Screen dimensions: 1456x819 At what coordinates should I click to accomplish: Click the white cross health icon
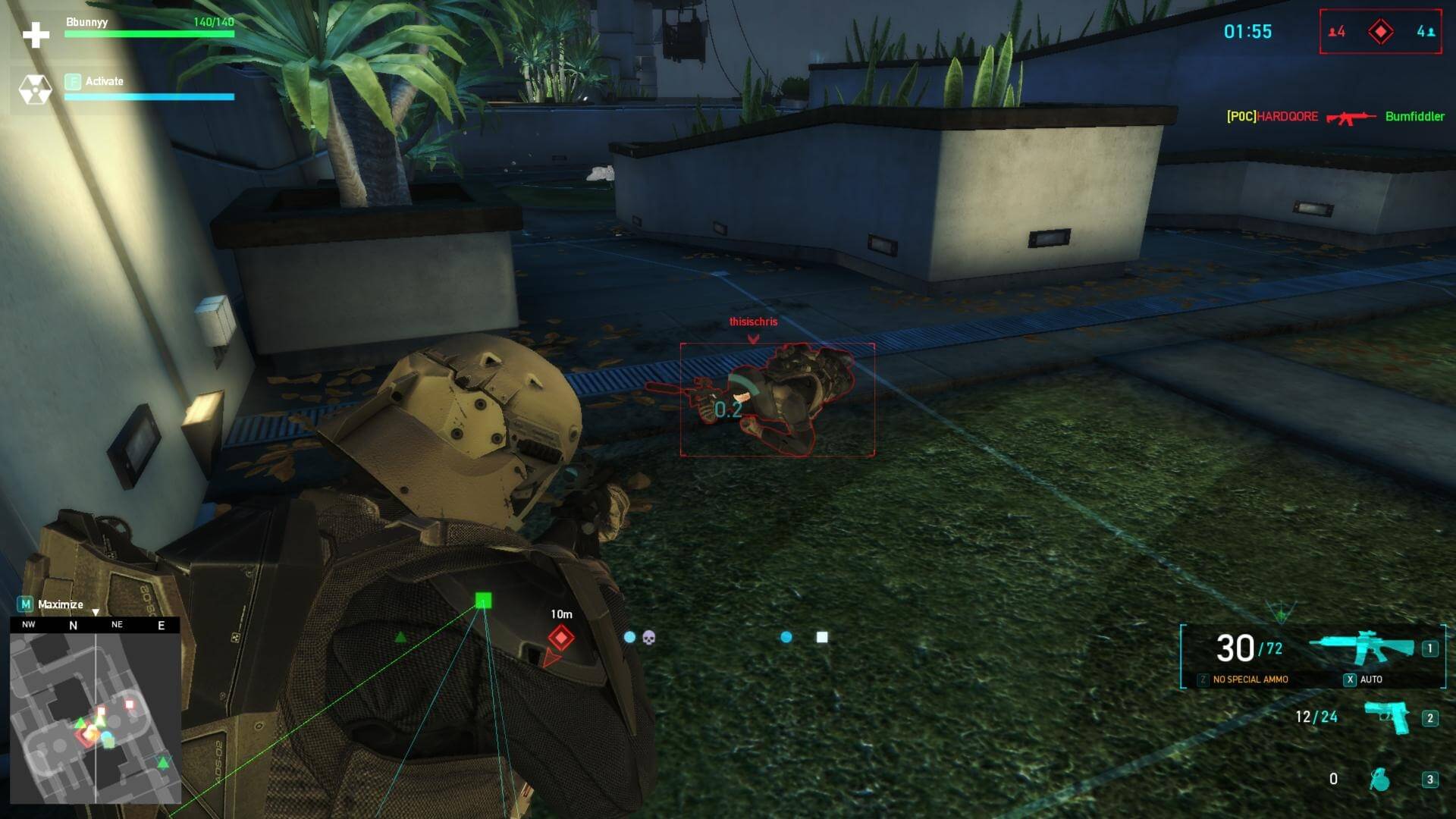36,34
